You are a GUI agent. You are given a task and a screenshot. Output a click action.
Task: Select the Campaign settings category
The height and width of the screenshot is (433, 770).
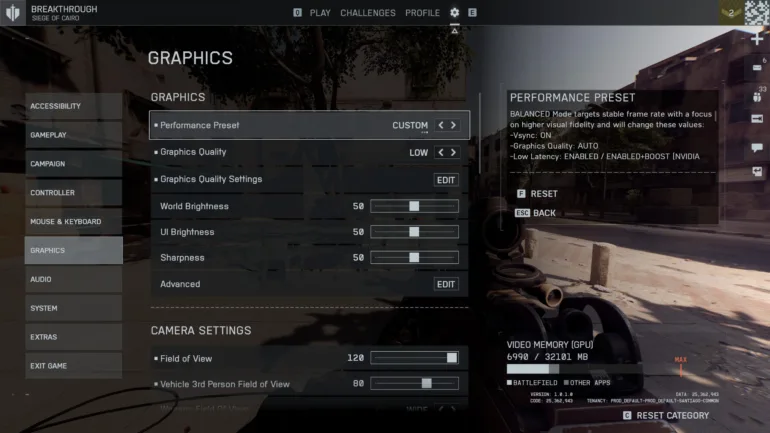[x=74, y=164]
